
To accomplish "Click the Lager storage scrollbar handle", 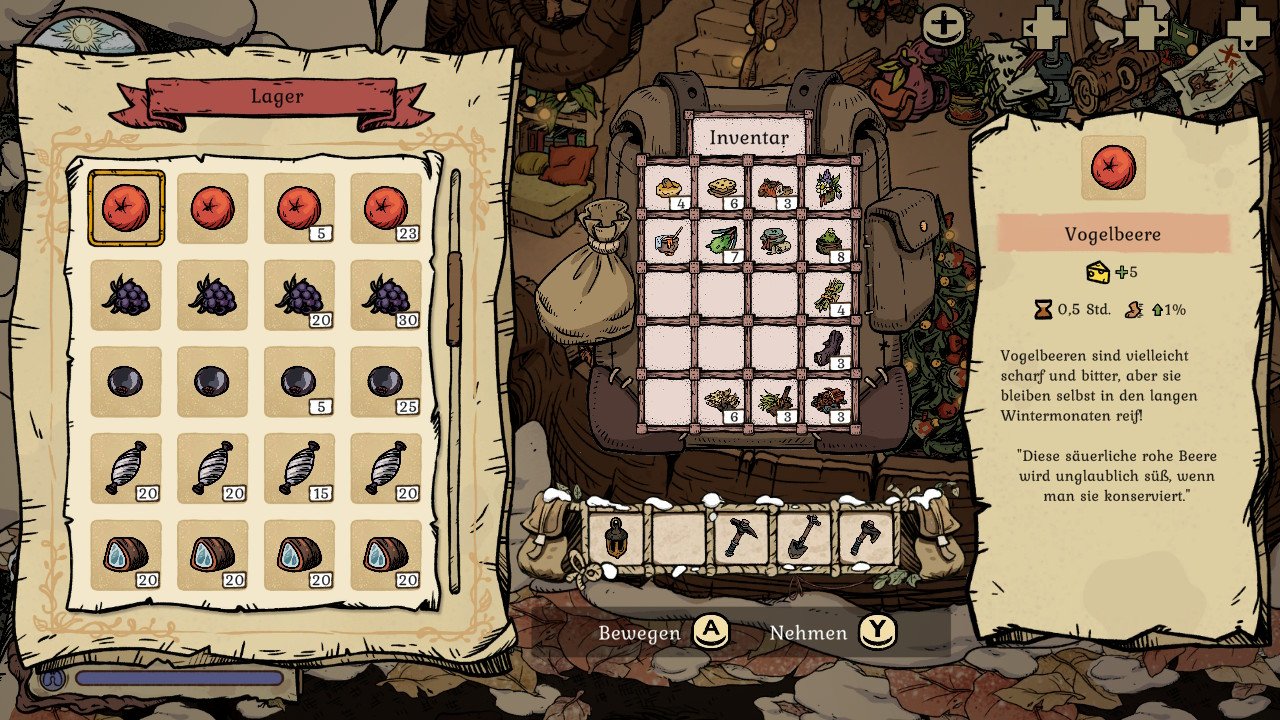I will [454, 298].
